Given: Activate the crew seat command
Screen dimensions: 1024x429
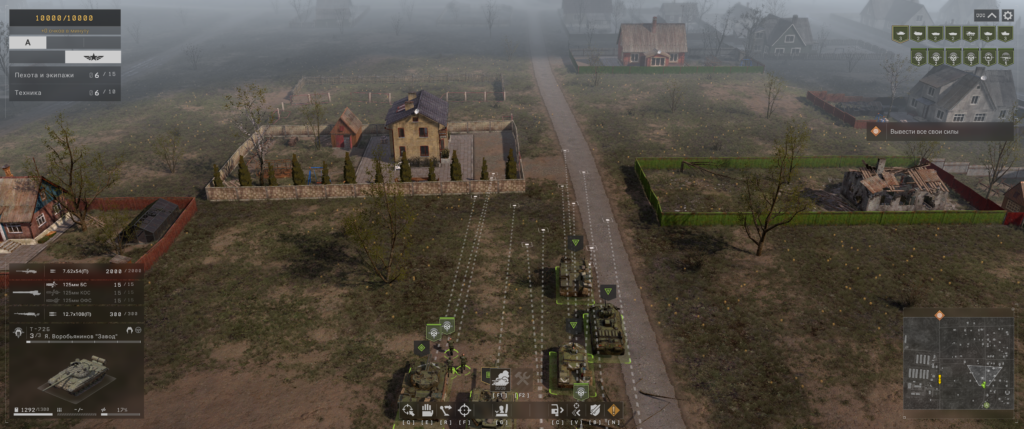Looking at the screenshot, I should pos(501,410).
